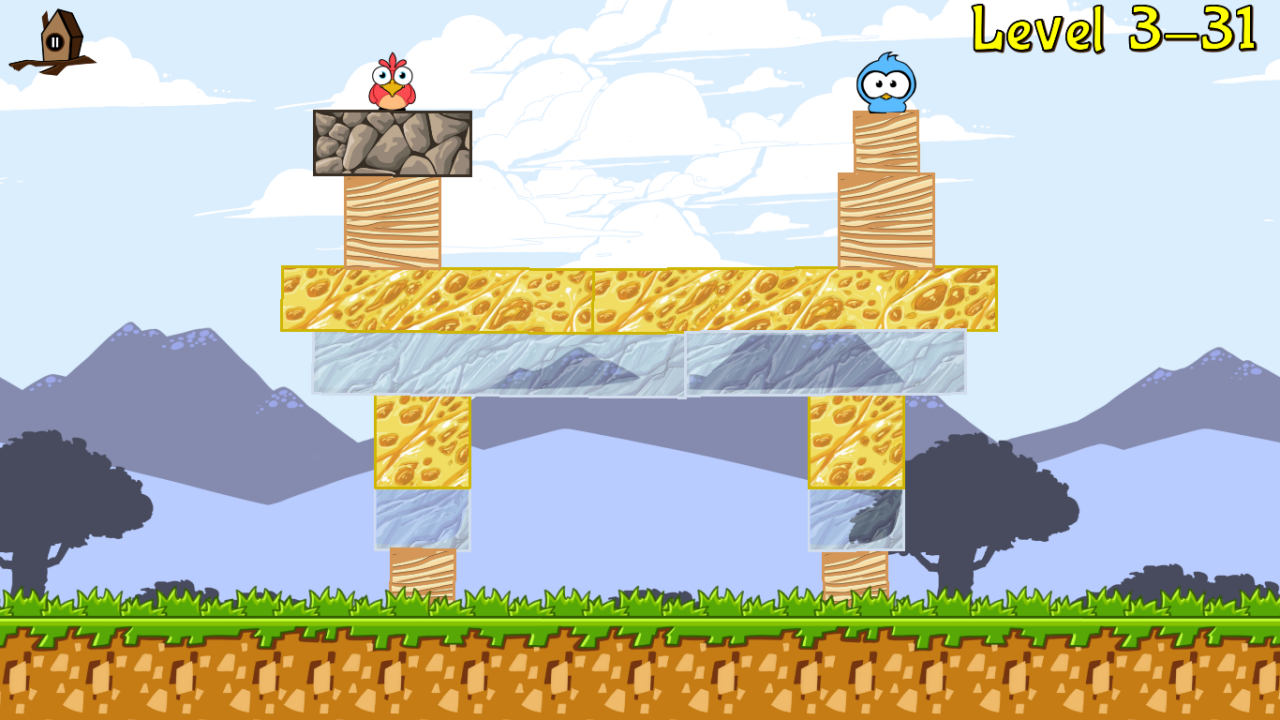The width and height of the screenshot is (1280, 720).
Task: Click the long left cheese beam
Action: [435, 298]
